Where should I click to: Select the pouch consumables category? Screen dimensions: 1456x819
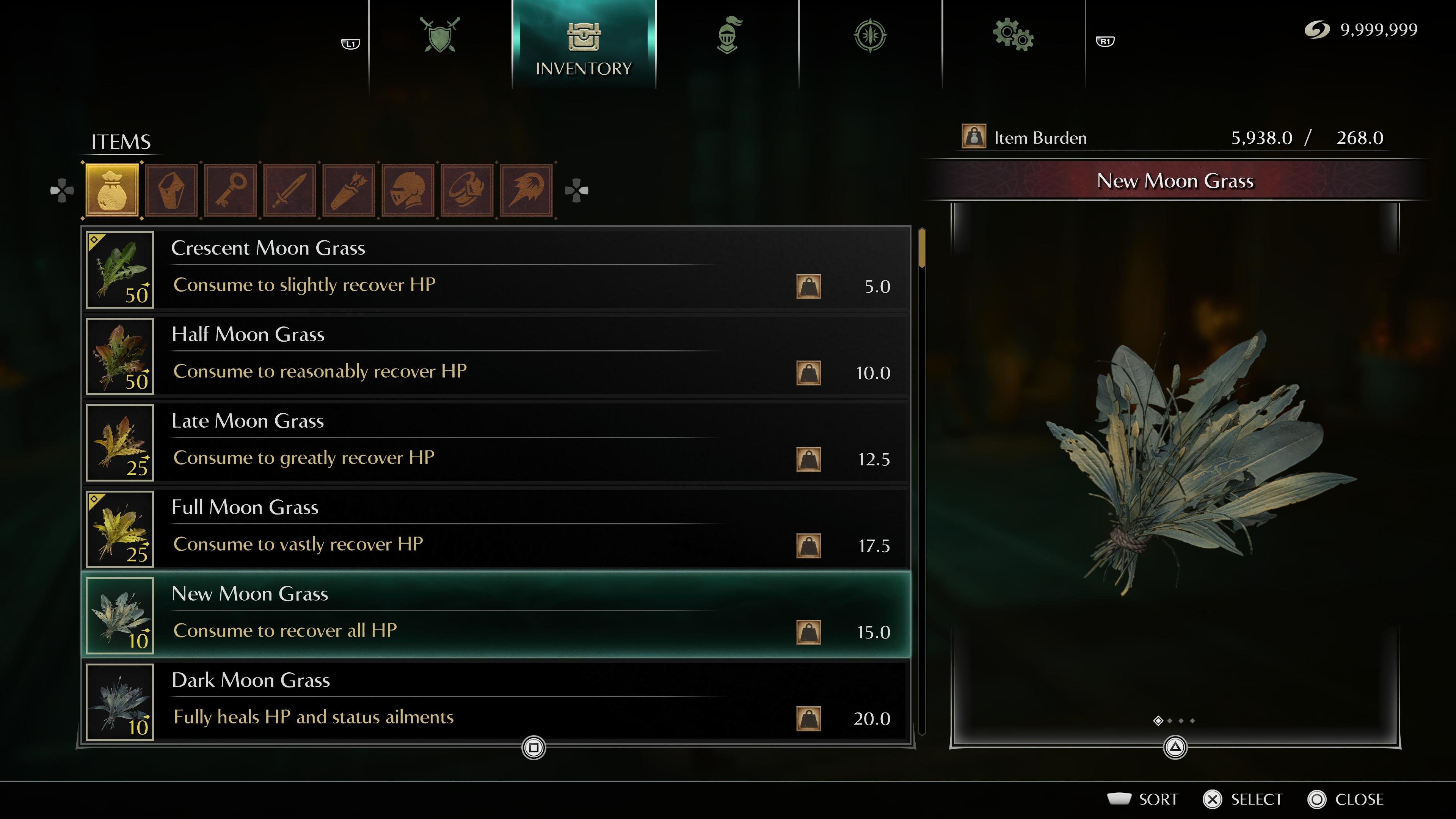[112, 190]
